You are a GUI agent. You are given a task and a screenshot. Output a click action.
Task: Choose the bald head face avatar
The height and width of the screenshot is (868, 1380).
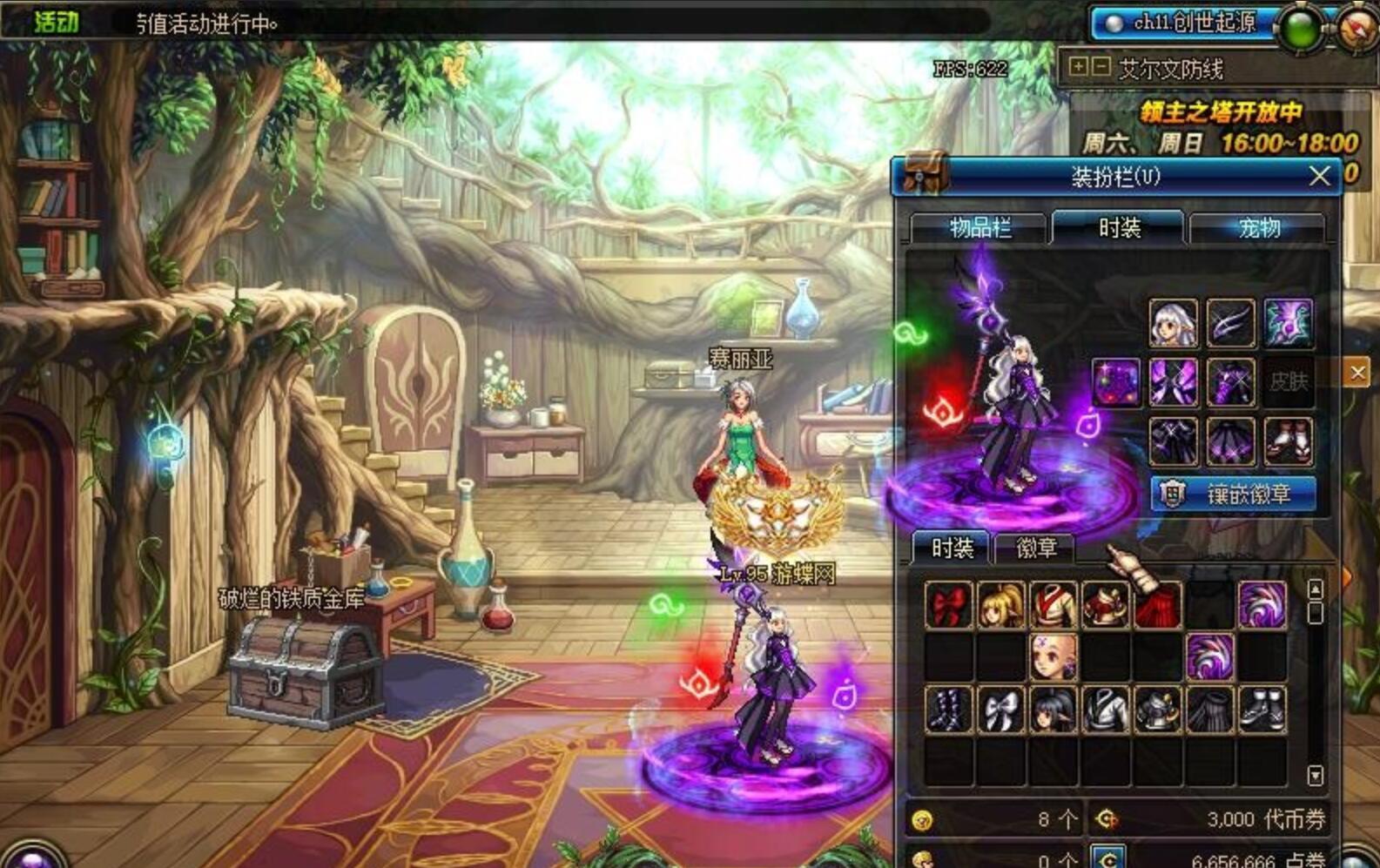[1053, 656]
